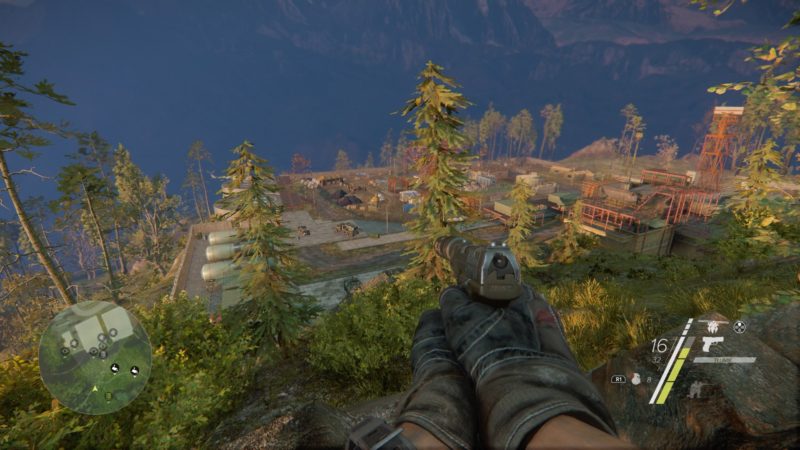Click the circular gadget icon above pistol
This screenshot has height=450, width=800.
(x=739, y=326)
